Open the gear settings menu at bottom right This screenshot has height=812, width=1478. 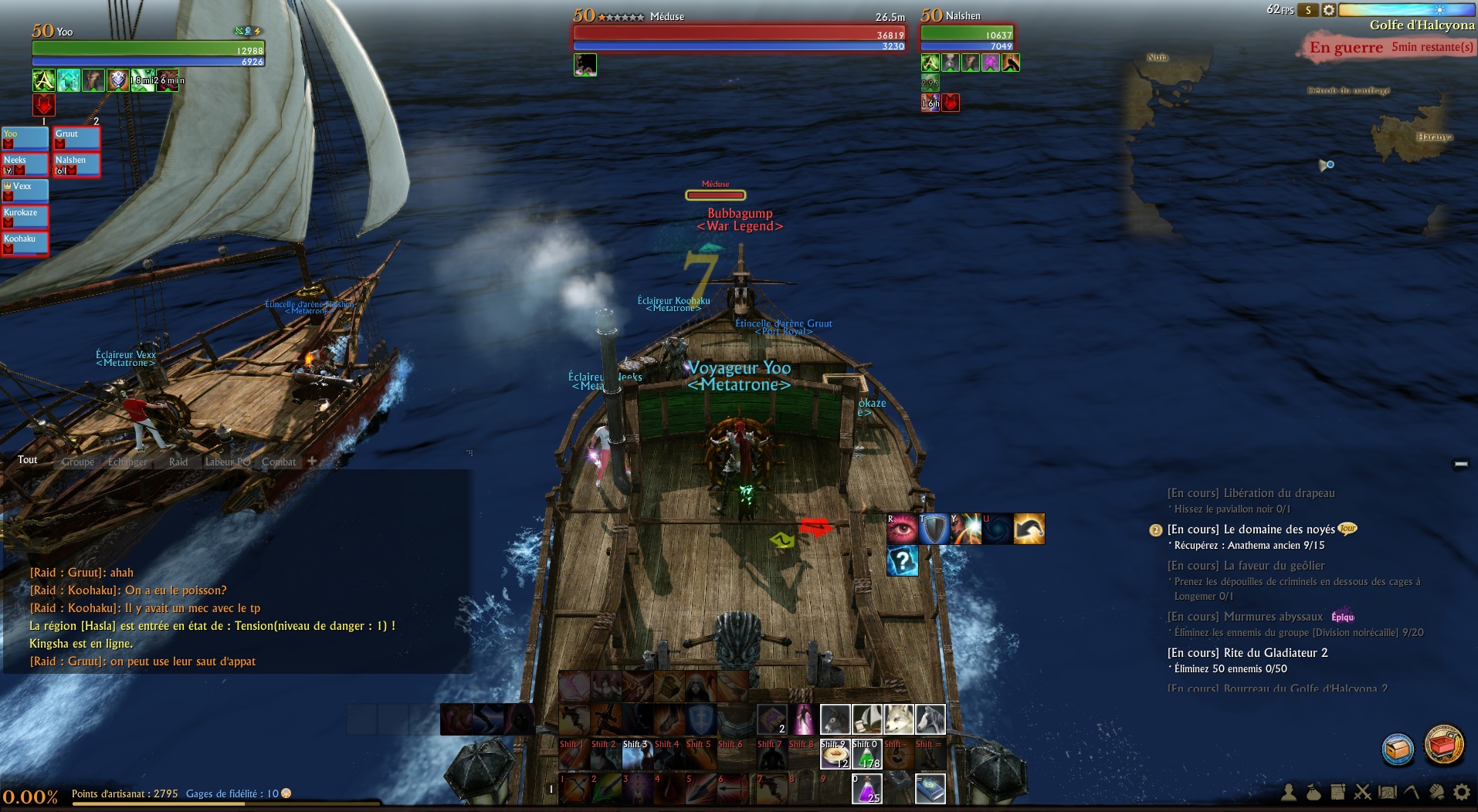pos(1461,792)
